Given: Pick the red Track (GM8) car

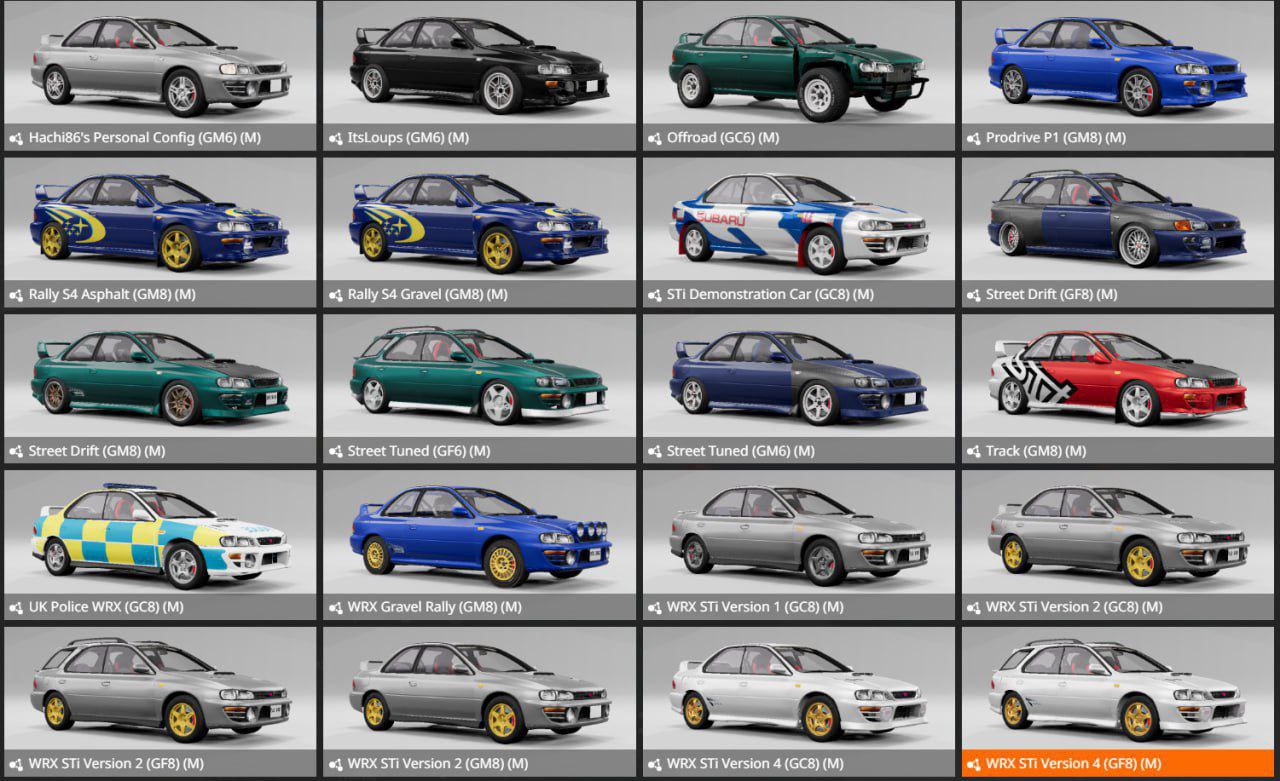Looking at the screenshot, I should (1117, 388).
